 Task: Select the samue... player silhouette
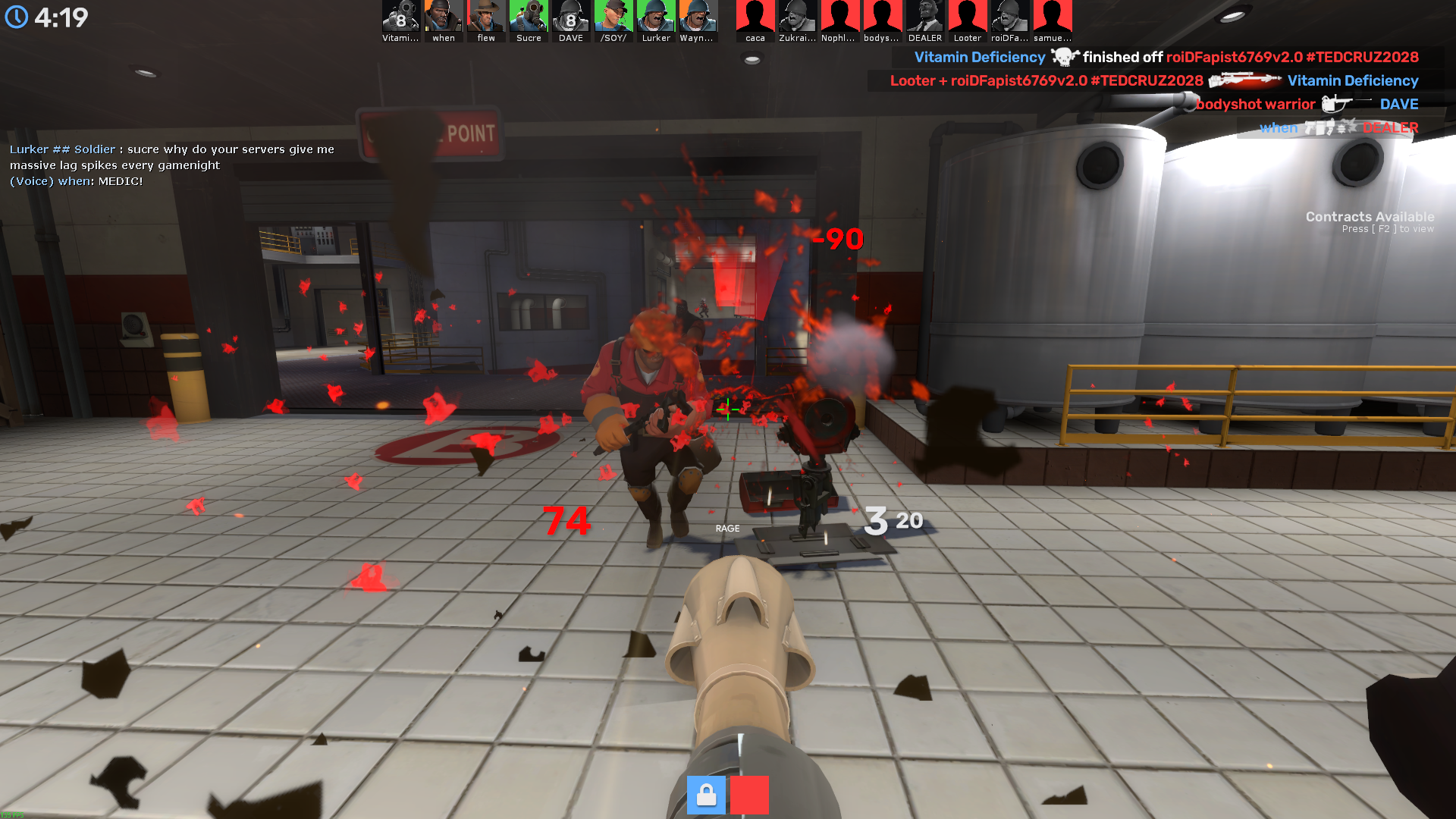pos(1053,17)
